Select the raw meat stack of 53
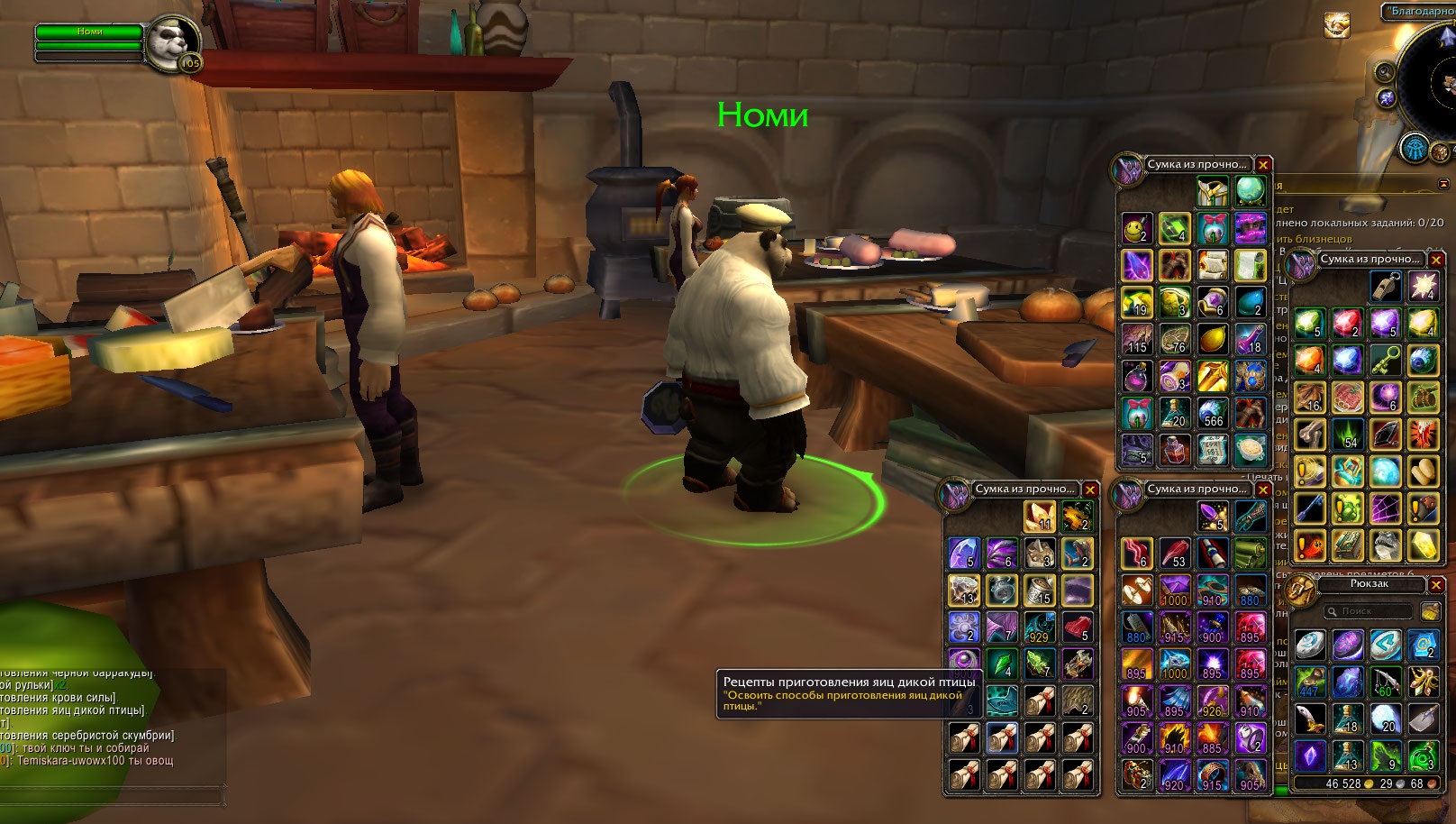 click(x=1175, y=553)
